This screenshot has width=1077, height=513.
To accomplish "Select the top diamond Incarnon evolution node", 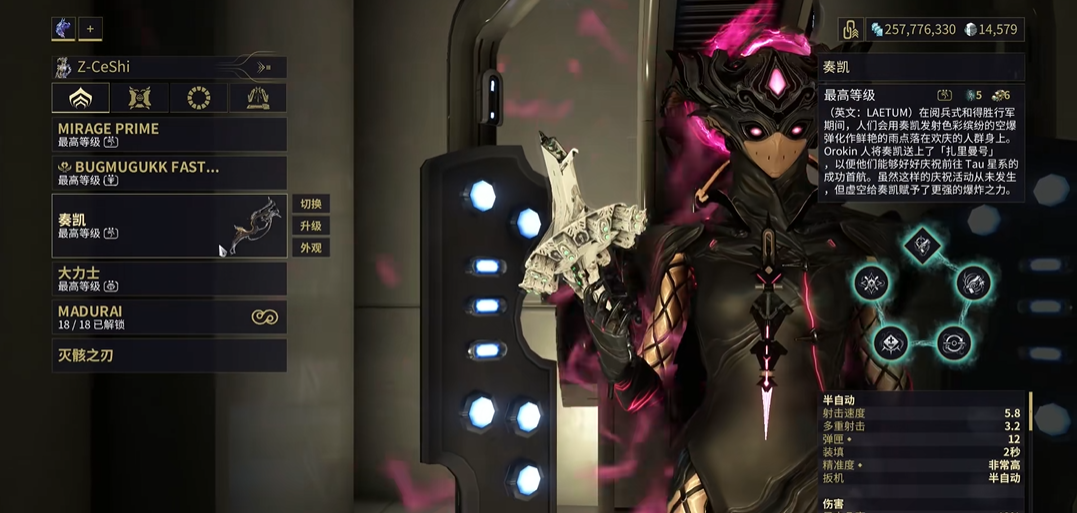I will pyautogui.click(x=922, y=245).
